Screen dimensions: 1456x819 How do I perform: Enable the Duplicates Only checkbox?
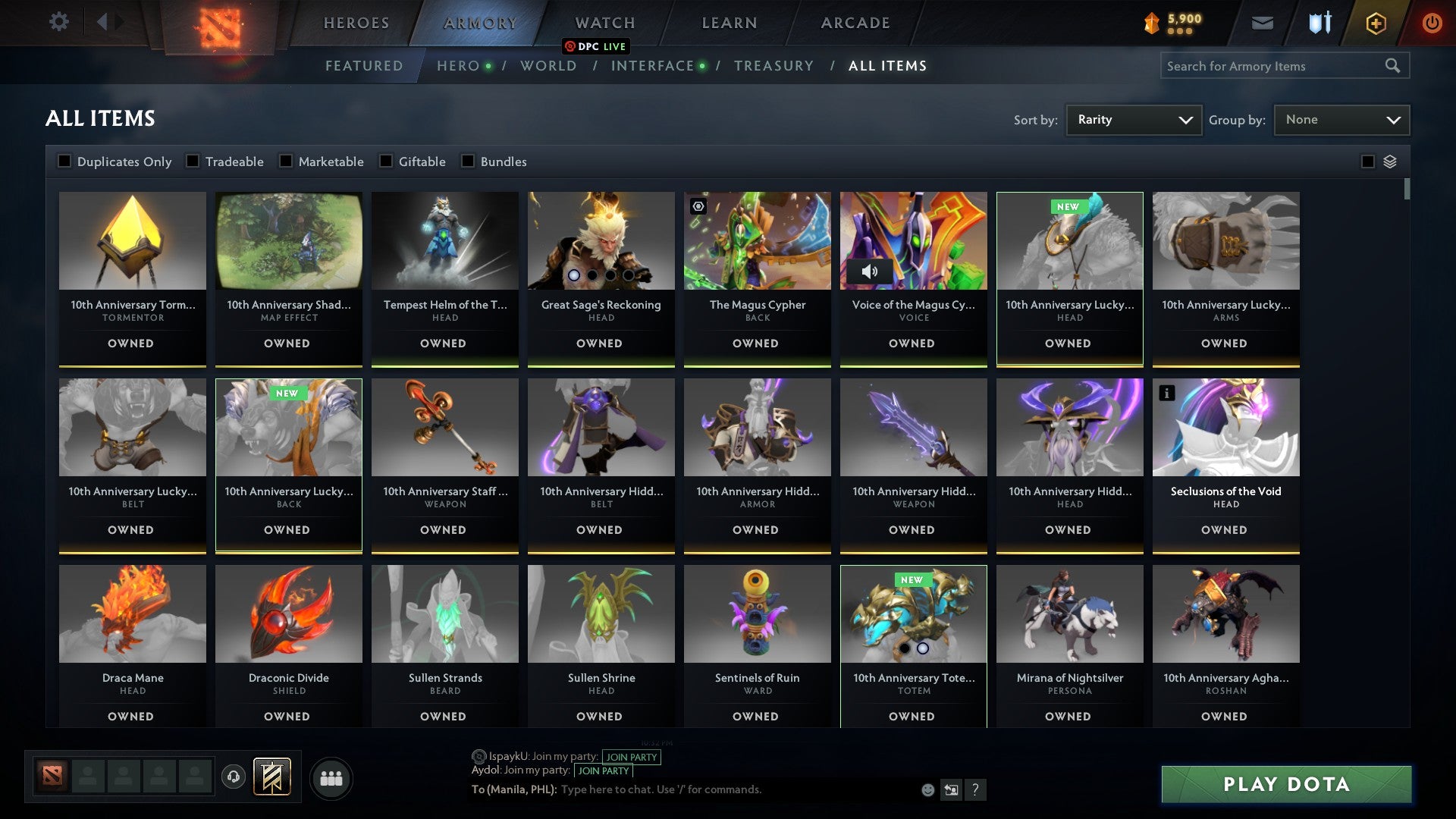(64, 161)
